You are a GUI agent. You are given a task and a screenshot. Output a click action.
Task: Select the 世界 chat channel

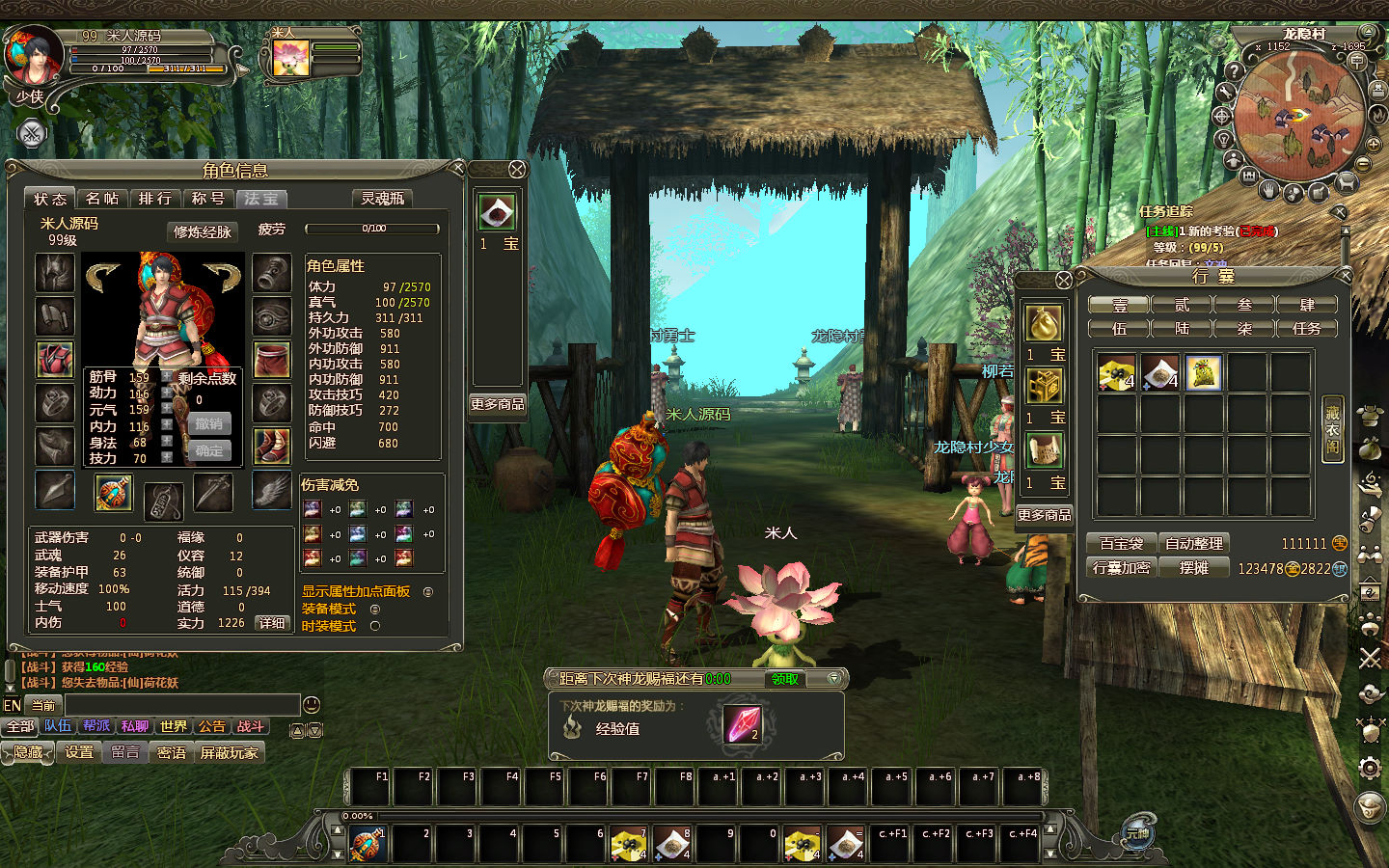174,726
